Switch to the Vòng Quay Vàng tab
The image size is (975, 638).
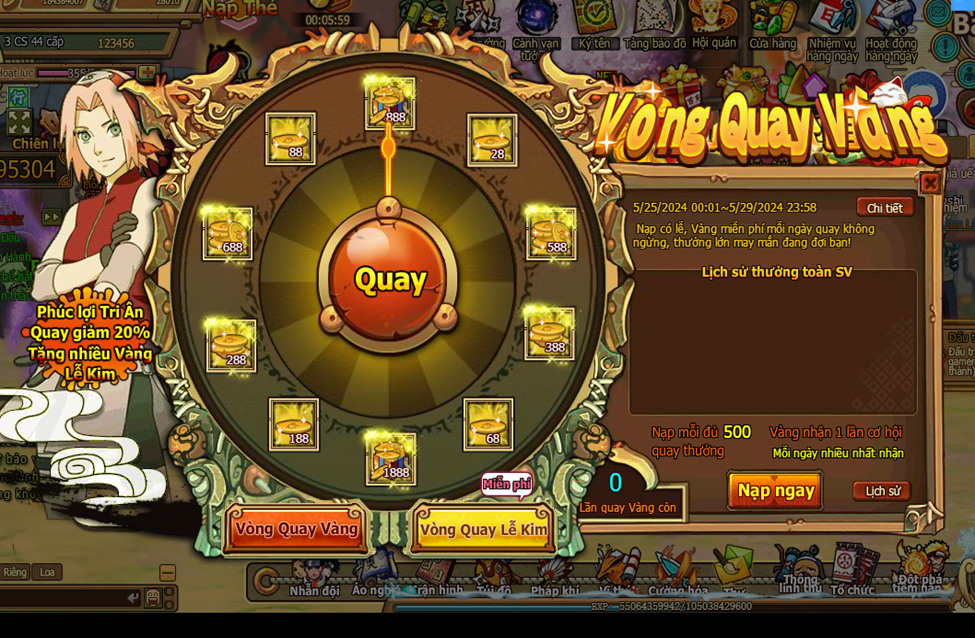pos(297,528)
